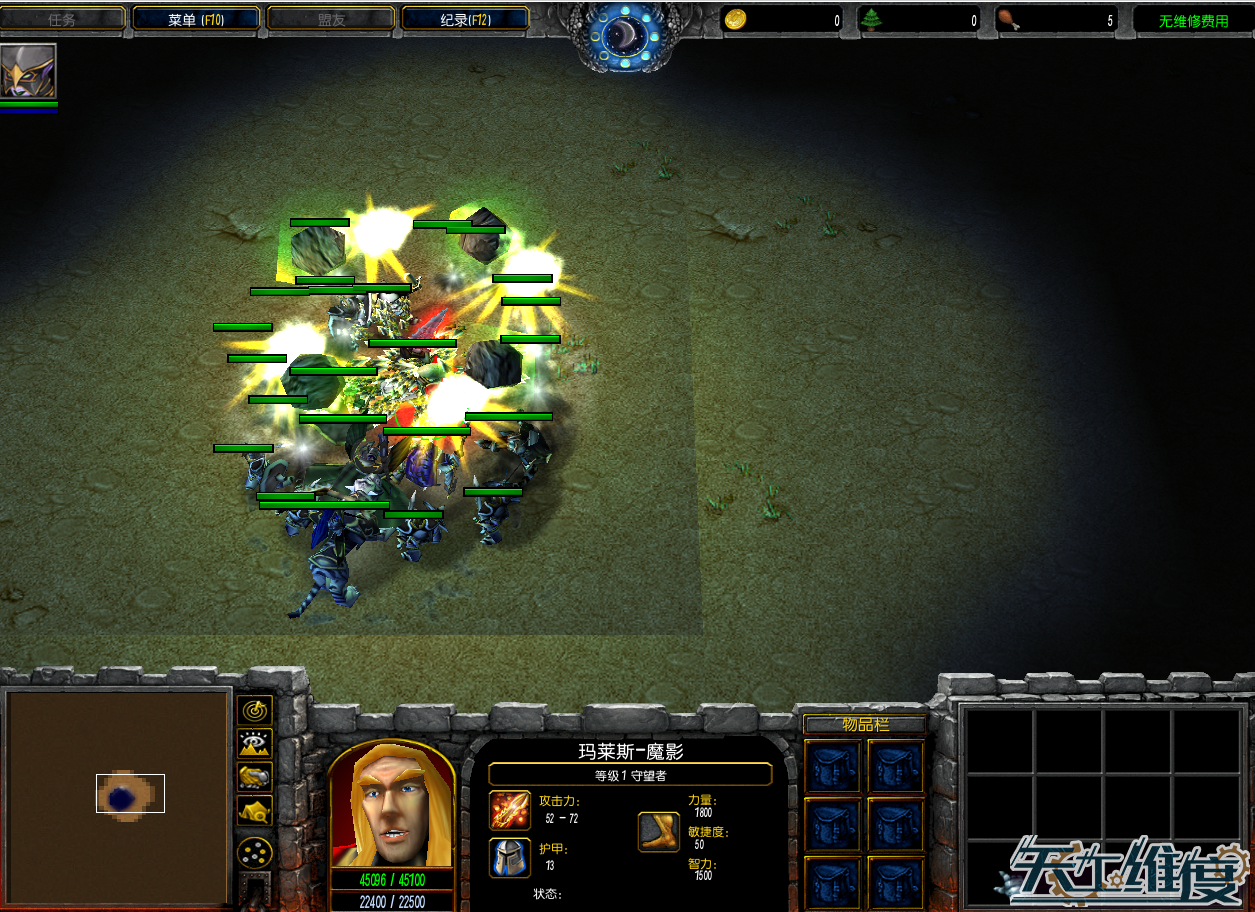Activate the minimap signal ping button

tap(256, 710)
